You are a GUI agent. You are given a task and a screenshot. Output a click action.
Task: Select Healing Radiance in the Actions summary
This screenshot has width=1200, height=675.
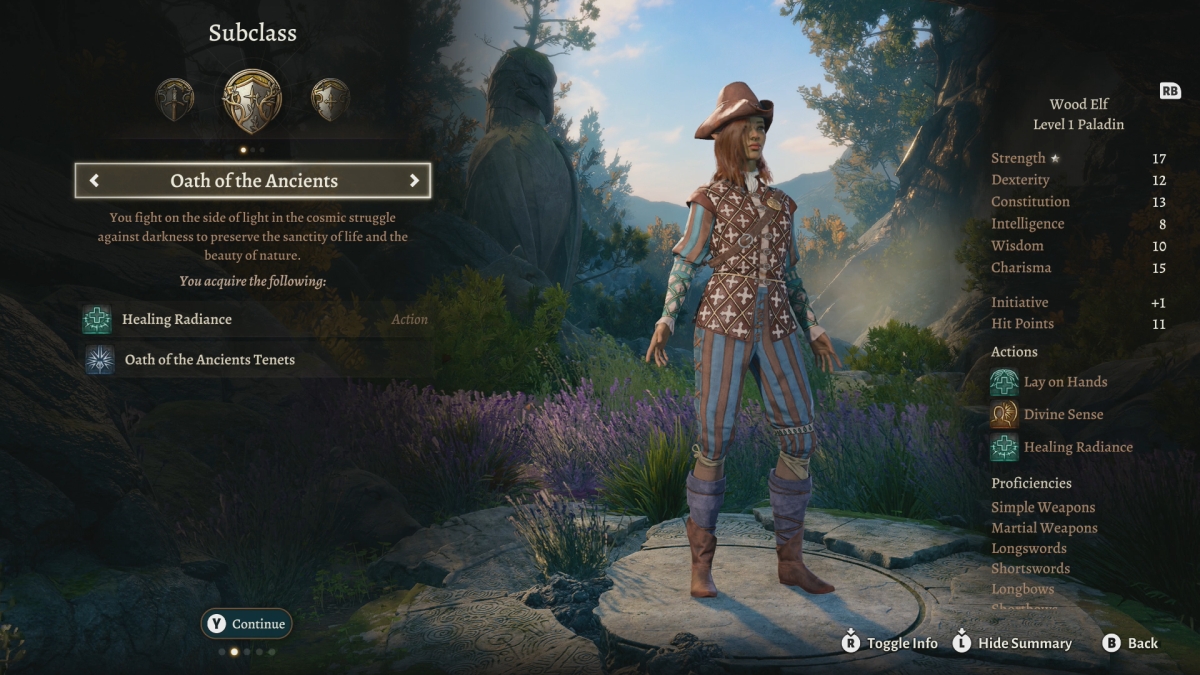[1077, 447]
